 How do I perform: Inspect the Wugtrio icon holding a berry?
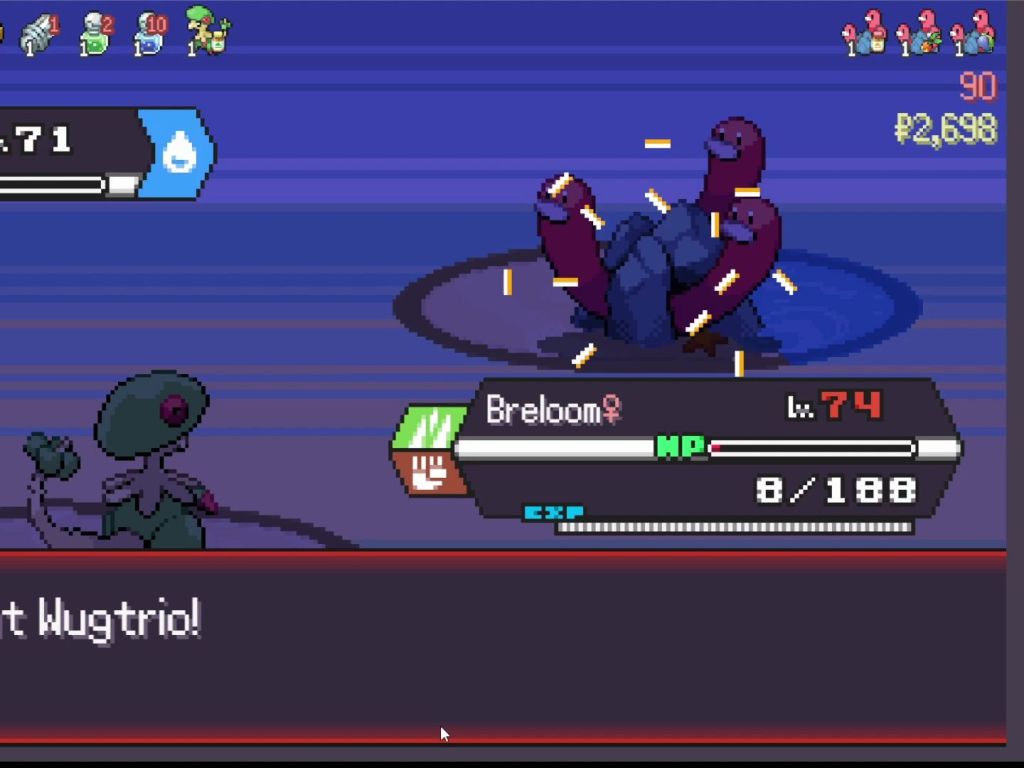coord(920,34)
